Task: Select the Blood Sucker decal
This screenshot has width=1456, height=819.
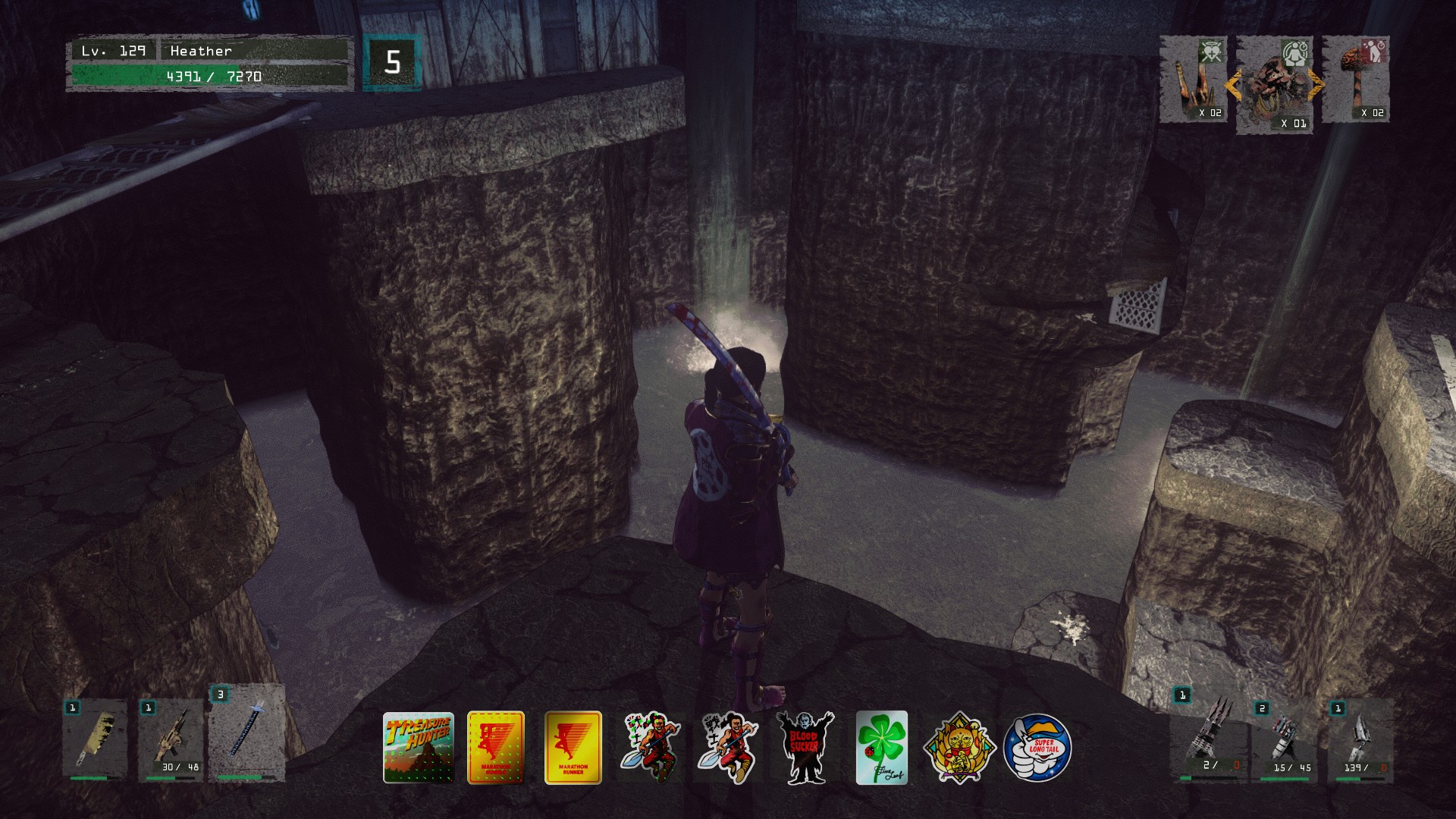Action: (x=805, y=748)
